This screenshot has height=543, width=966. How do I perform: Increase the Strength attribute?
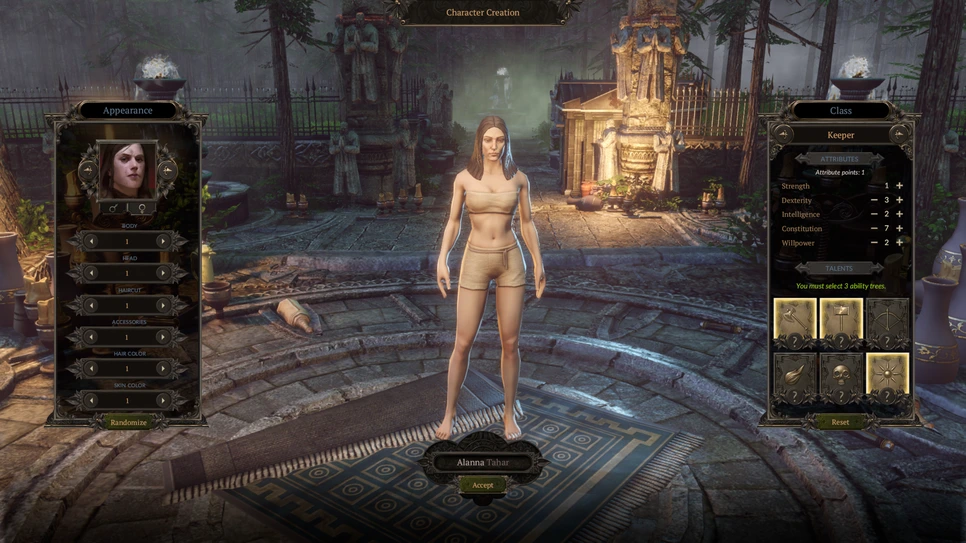click(899, 186)
